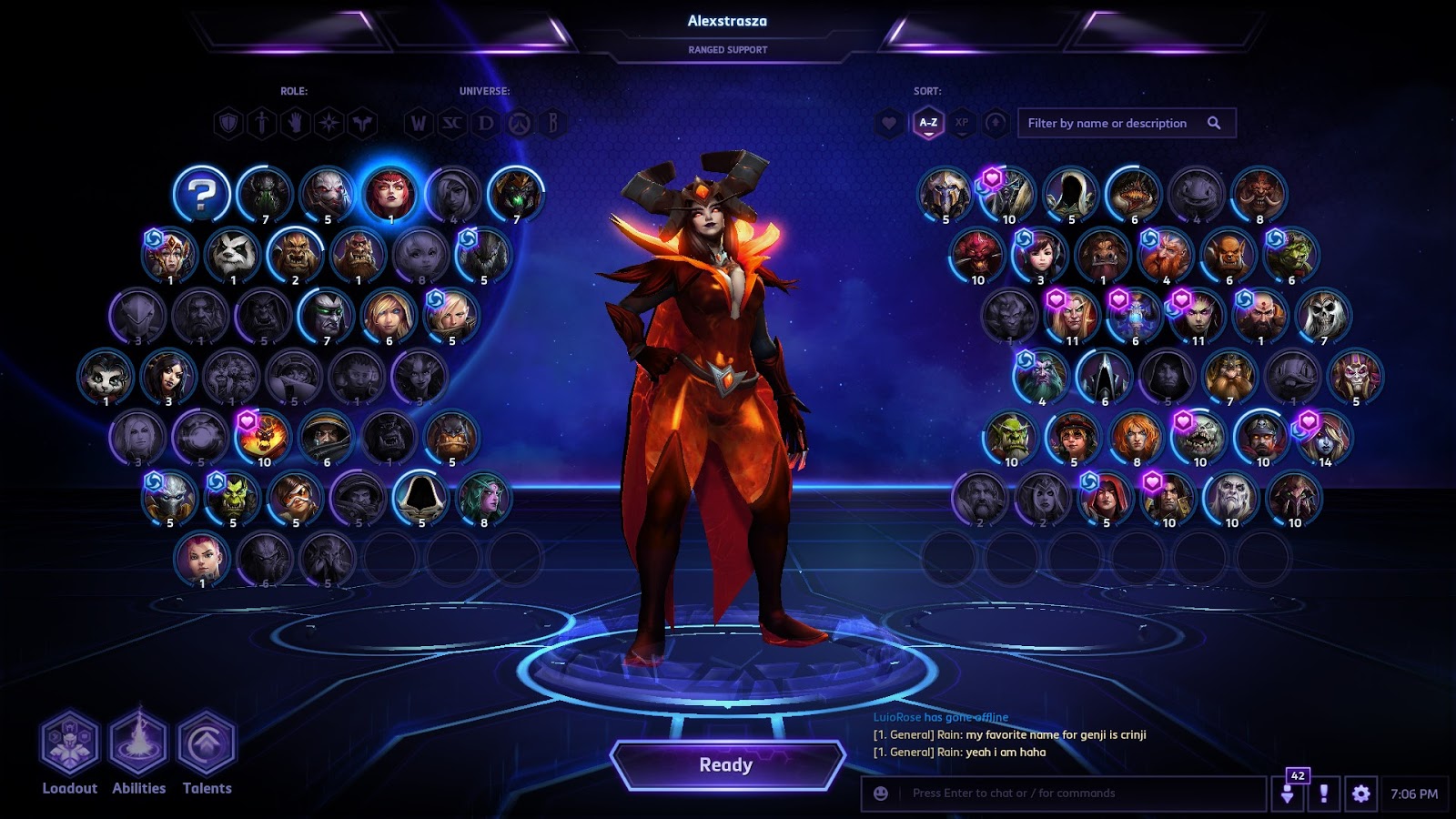
Task: Select the highlighted Alexstrasza portrait
Action: 389,194
